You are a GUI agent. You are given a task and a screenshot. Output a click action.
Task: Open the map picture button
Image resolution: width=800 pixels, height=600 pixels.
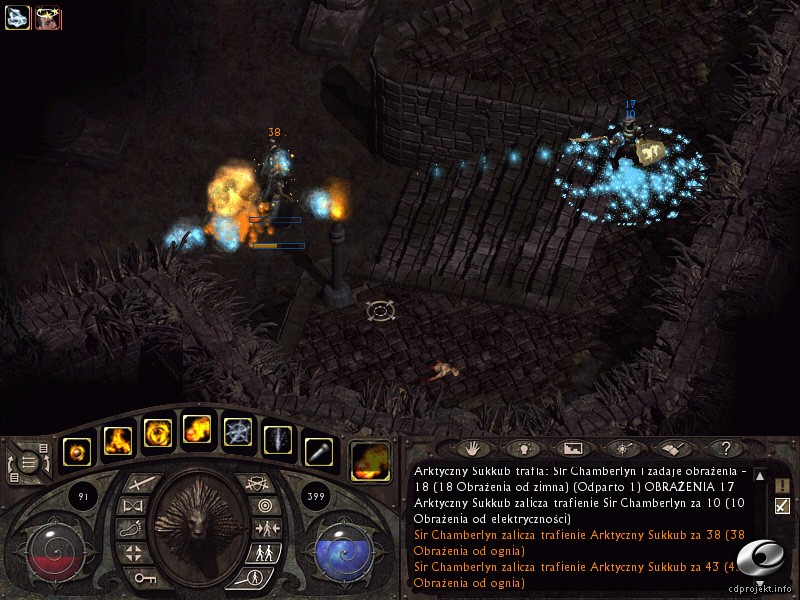pos(572,449)
